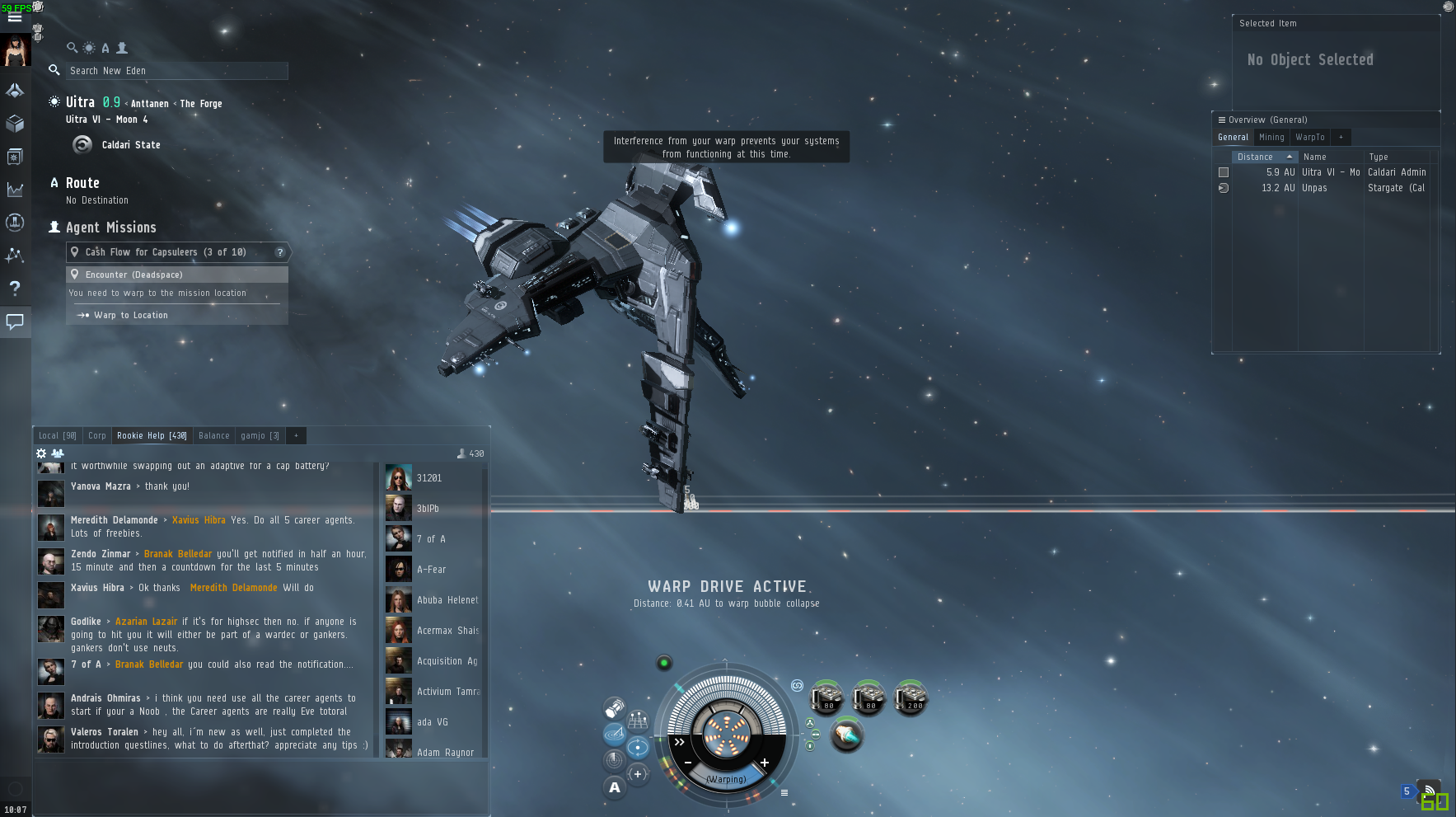The width and height of the screenshot is (1456, 817).
Task: Open the hamburger main menu
Action: [15, 16]
